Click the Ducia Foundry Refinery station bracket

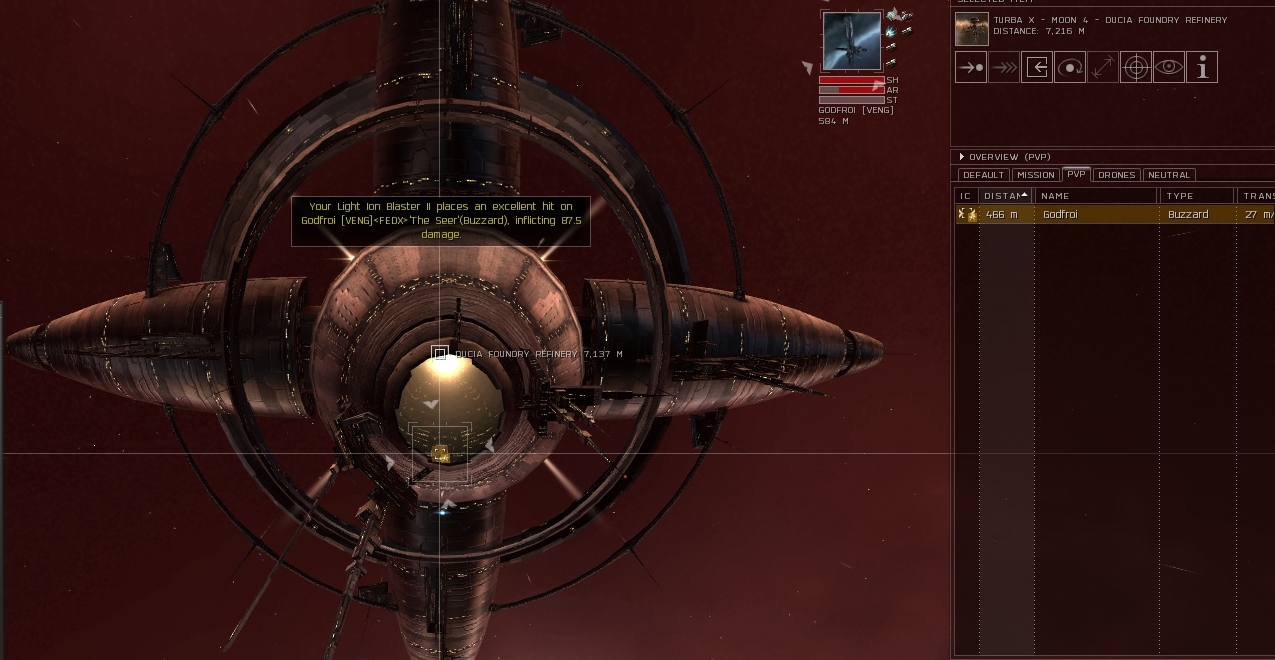point(439,353)
